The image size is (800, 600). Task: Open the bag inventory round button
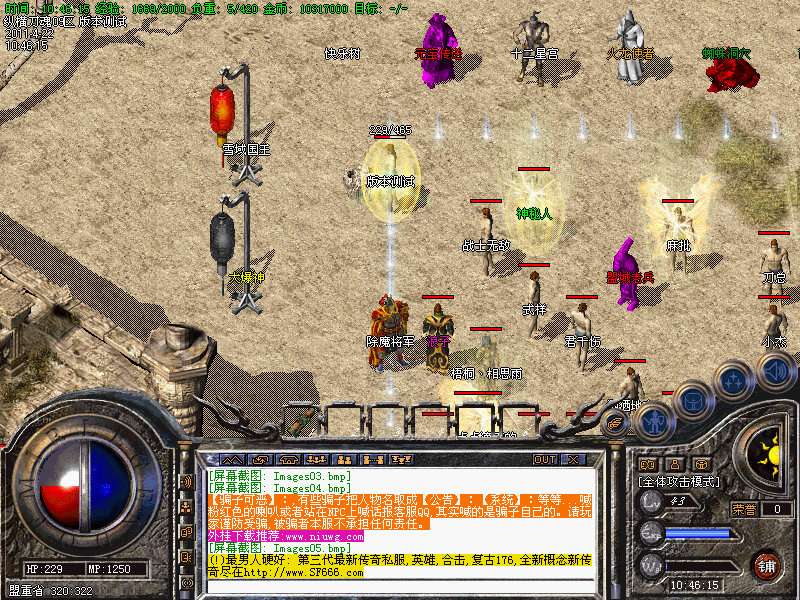(x=692, y=399)
